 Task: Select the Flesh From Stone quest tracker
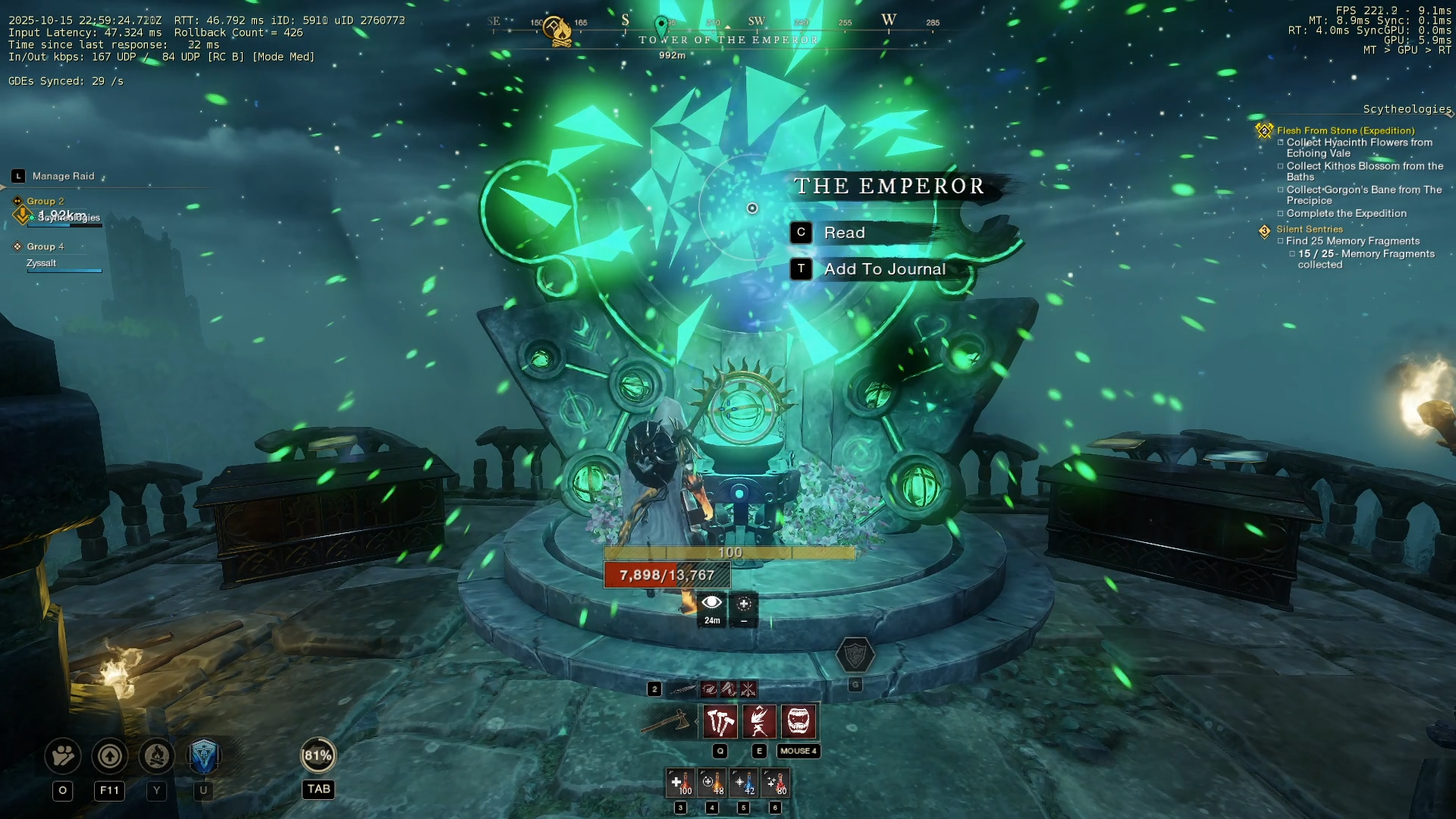coord(1345,130)
